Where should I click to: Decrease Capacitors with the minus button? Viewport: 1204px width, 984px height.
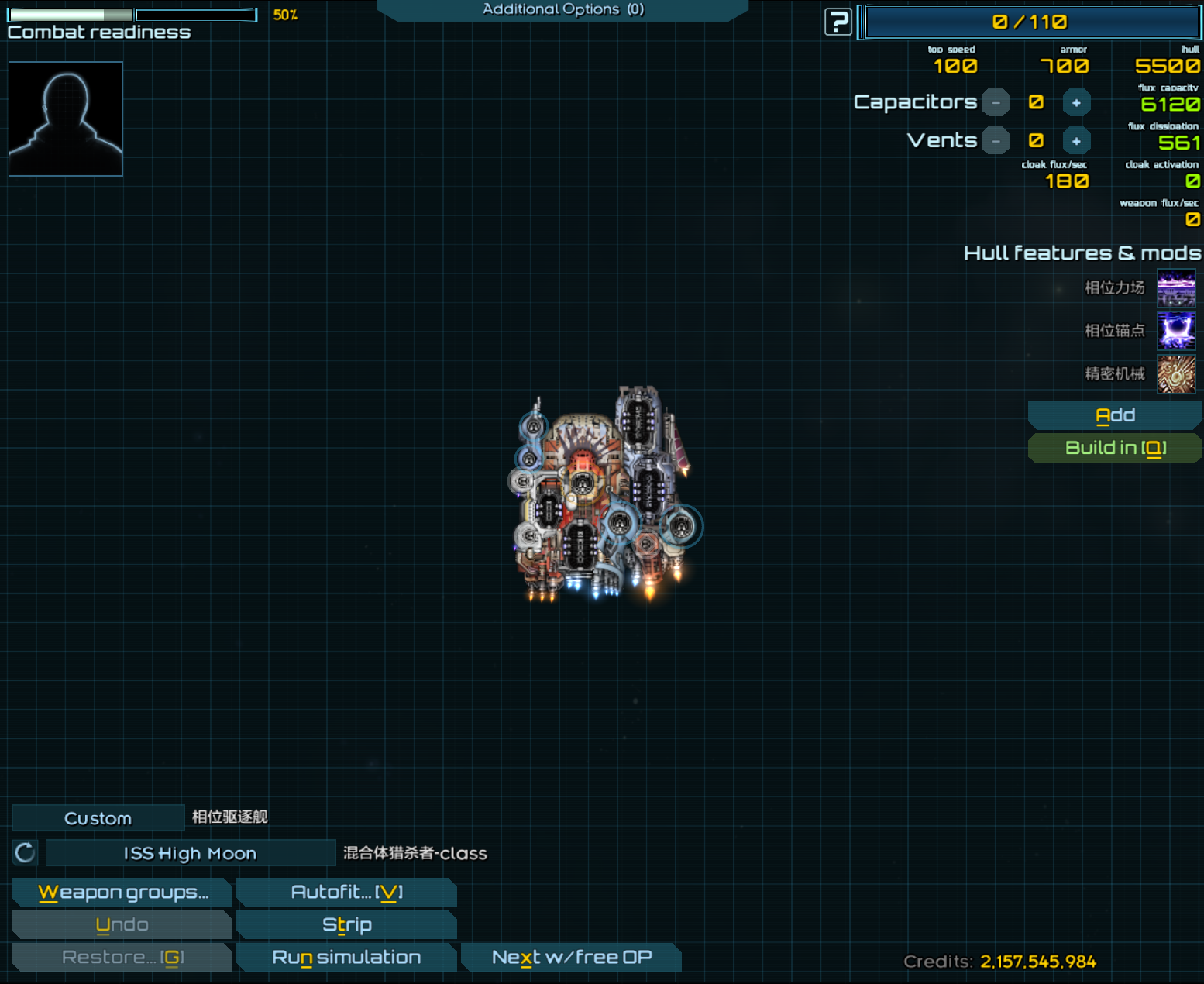pos(996,103)
